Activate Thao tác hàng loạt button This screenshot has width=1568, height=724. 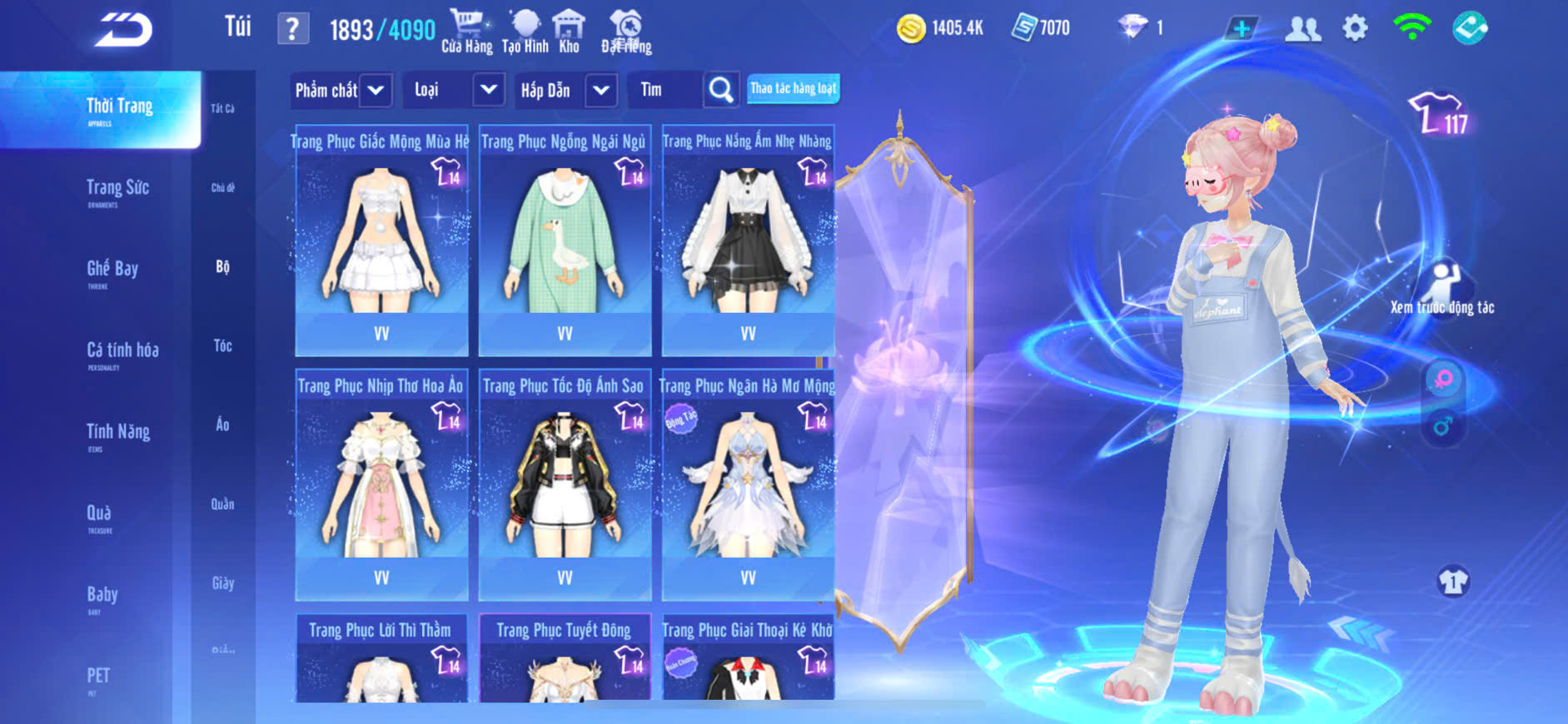pos(793,88)
